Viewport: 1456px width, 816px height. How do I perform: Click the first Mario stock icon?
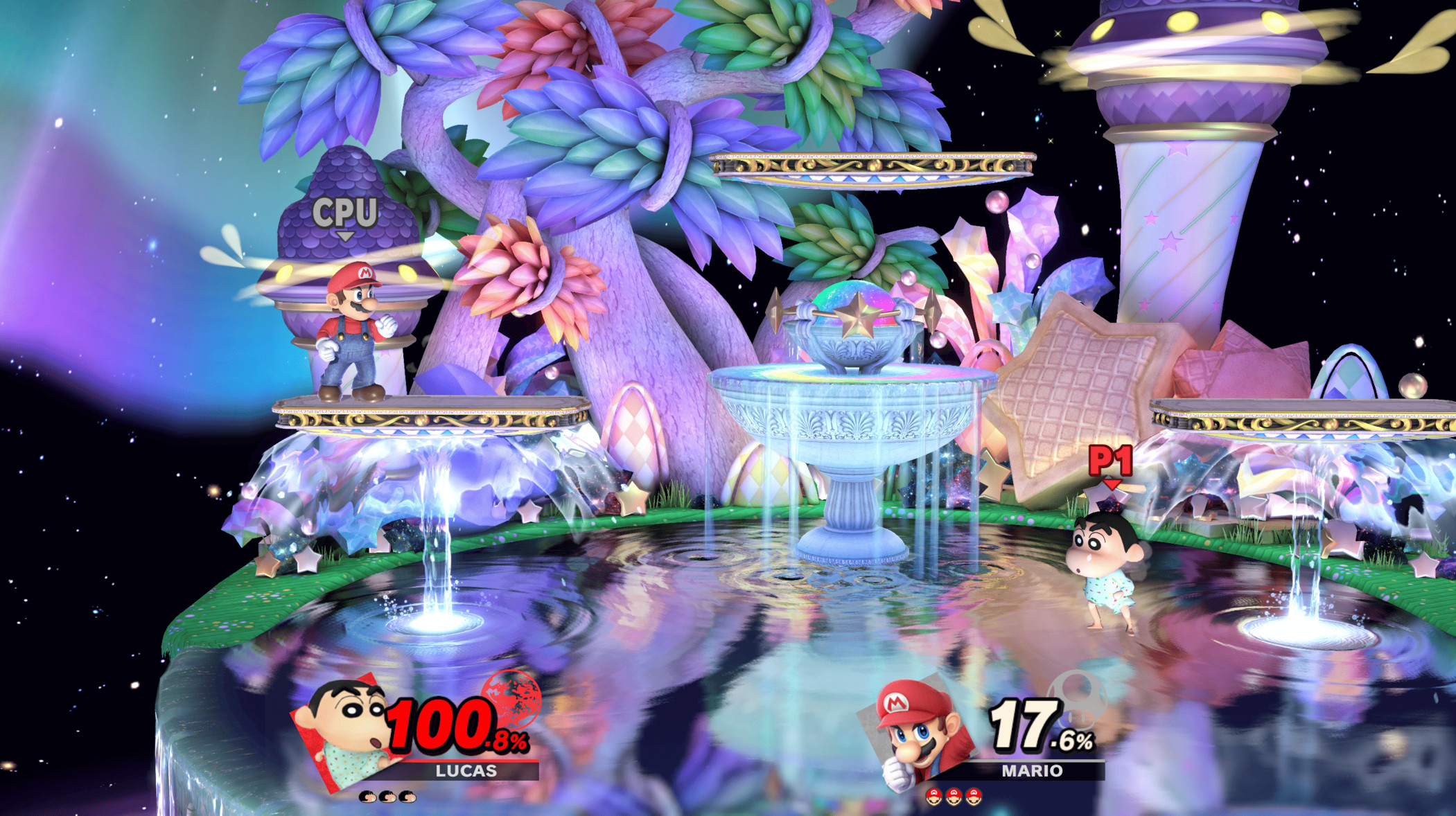933,798
